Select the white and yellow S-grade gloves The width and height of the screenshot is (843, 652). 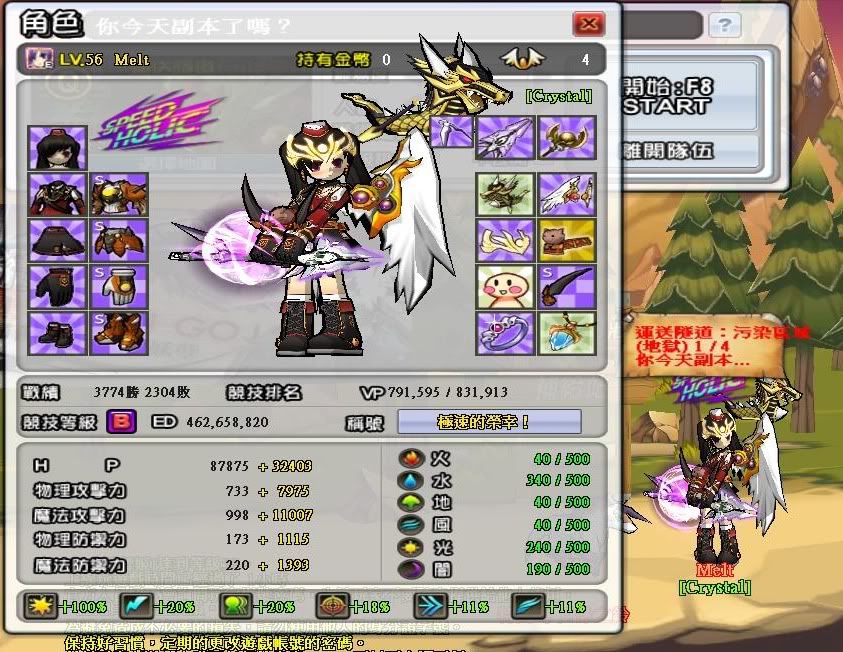tap(119, 286)
